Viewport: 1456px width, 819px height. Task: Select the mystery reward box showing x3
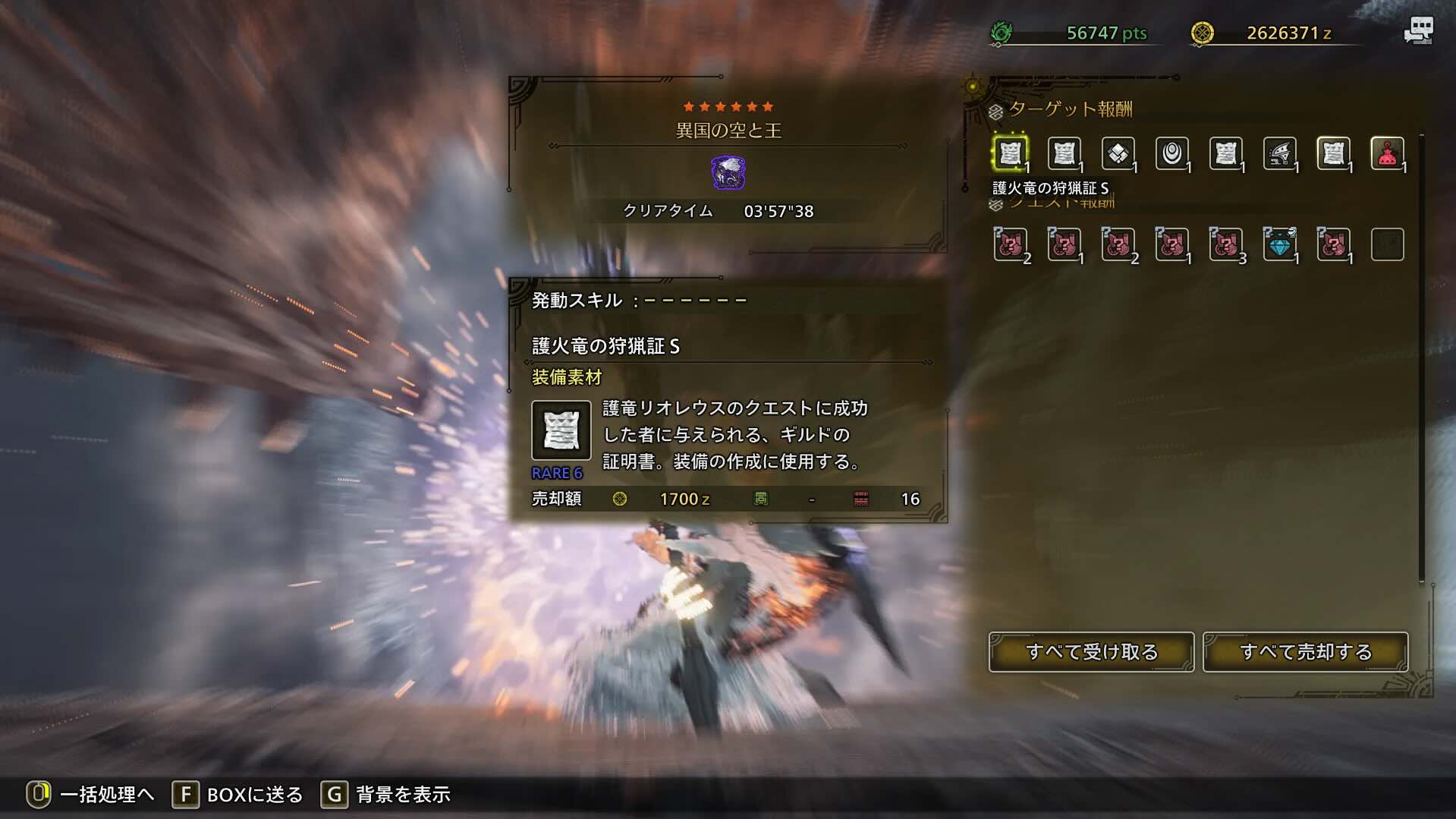point(1226,243)
